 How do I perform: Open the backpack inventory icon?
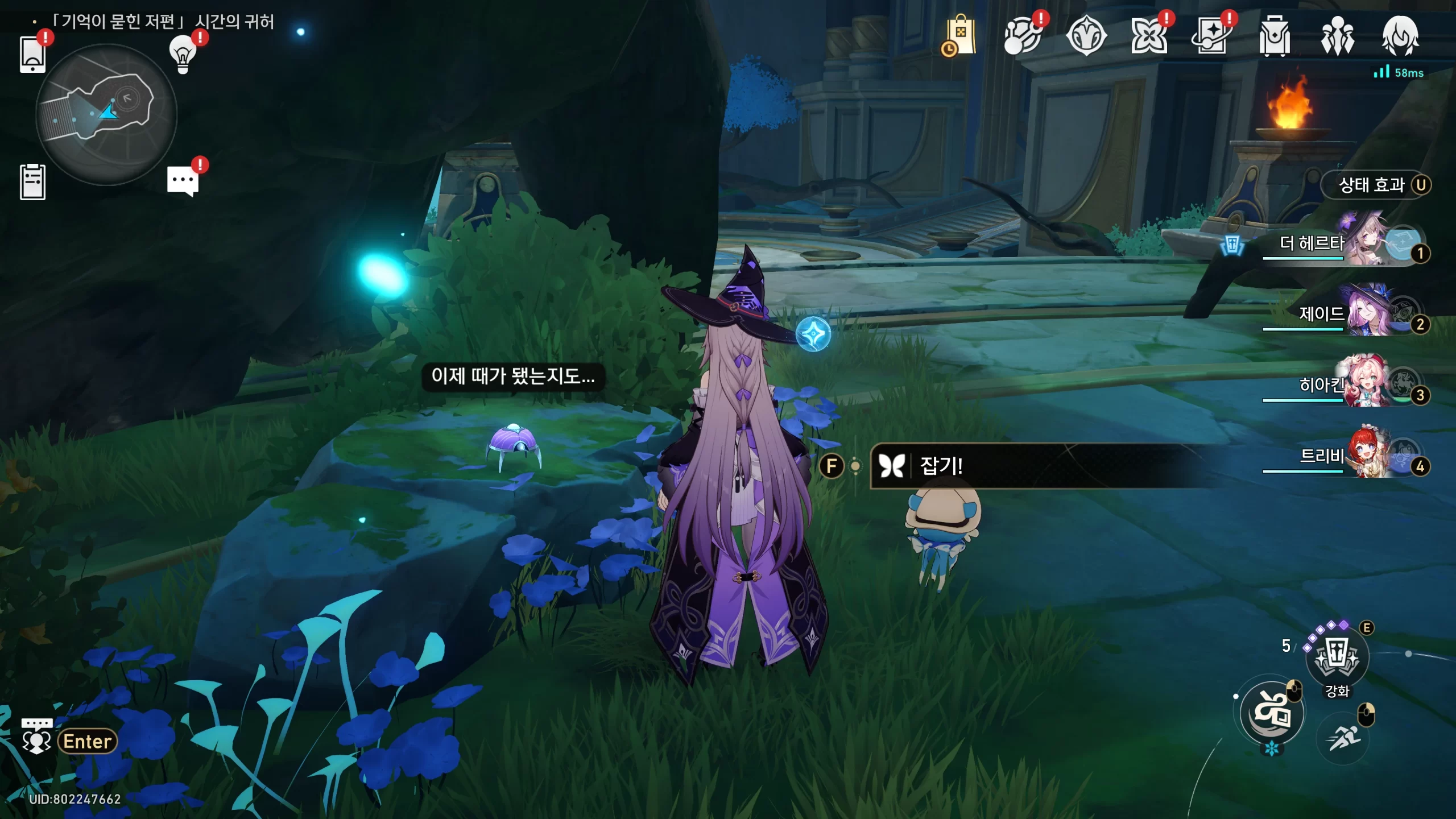pyautogui.click(x=1274, y=36)
